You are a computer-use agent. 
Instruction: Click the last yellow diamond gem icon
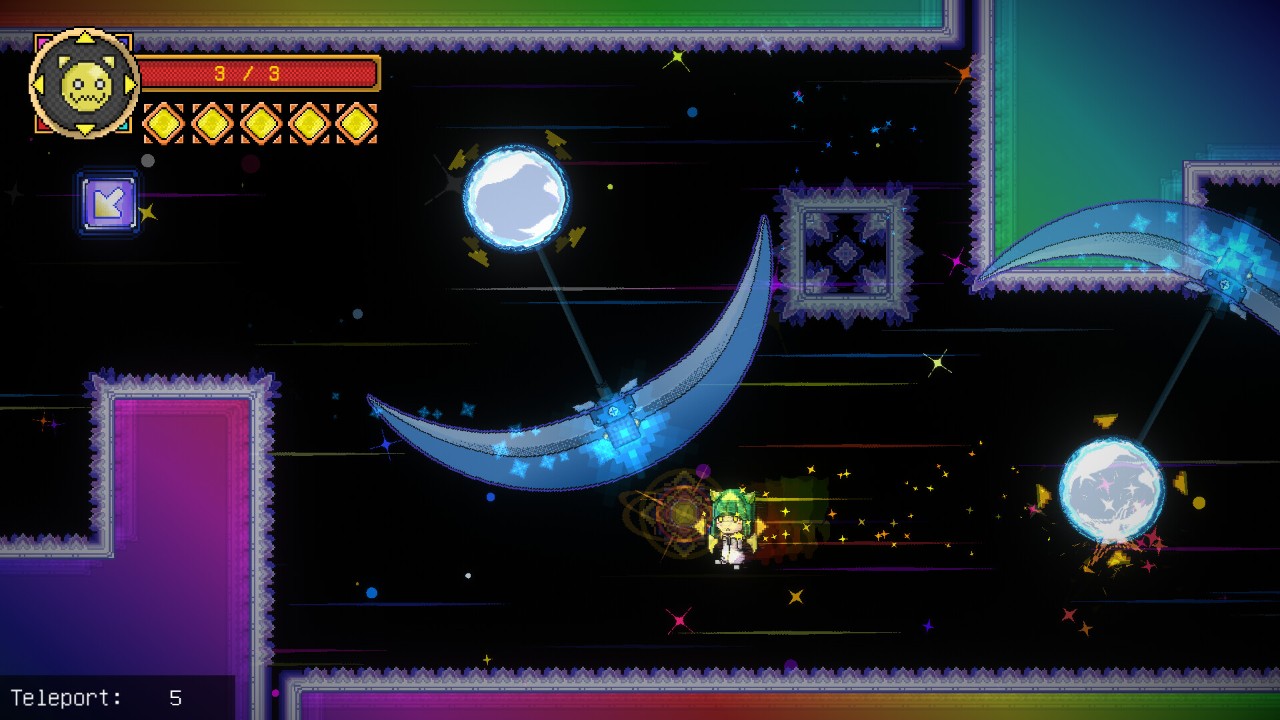click(358, 121)
